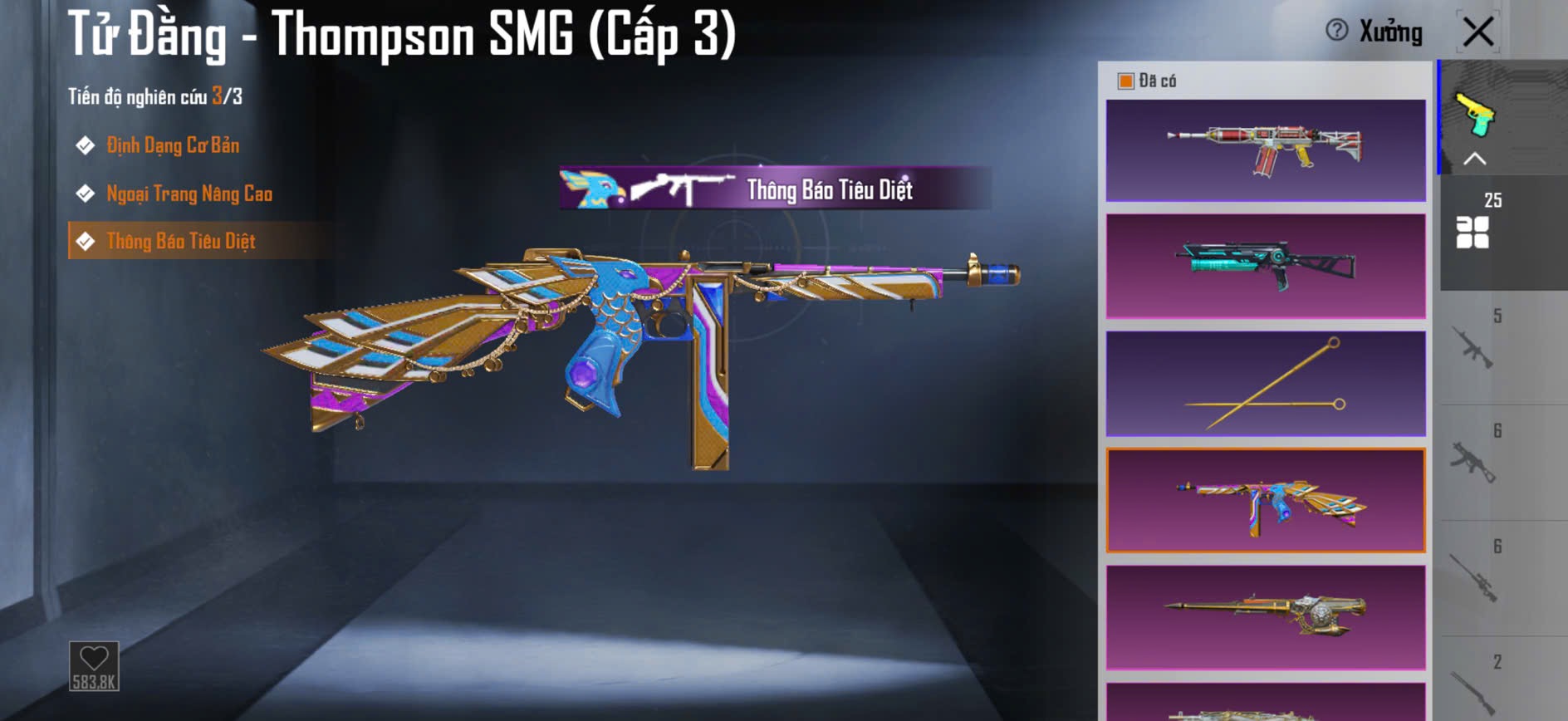
Task: Collapse the category with the up arrow
Action: 1474,159
